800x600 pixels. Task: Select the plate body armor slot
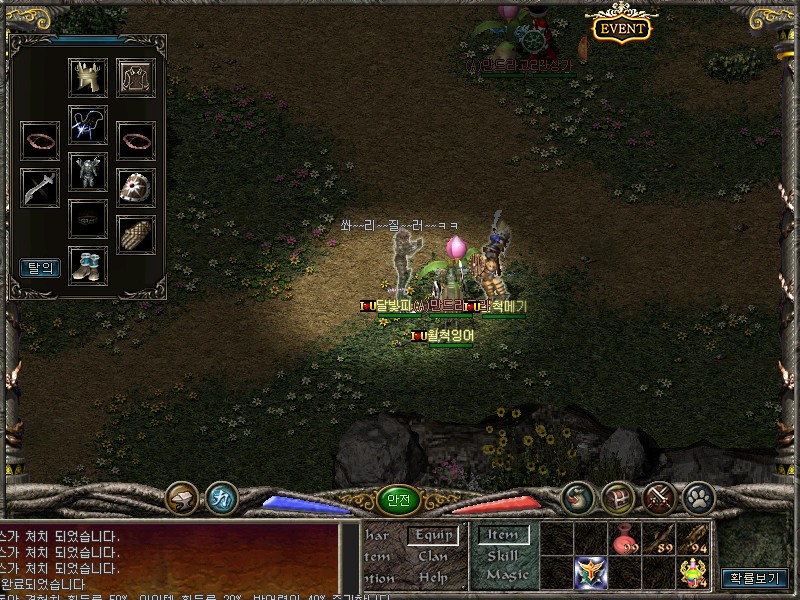pyautogui.click(x=88, y=171)
